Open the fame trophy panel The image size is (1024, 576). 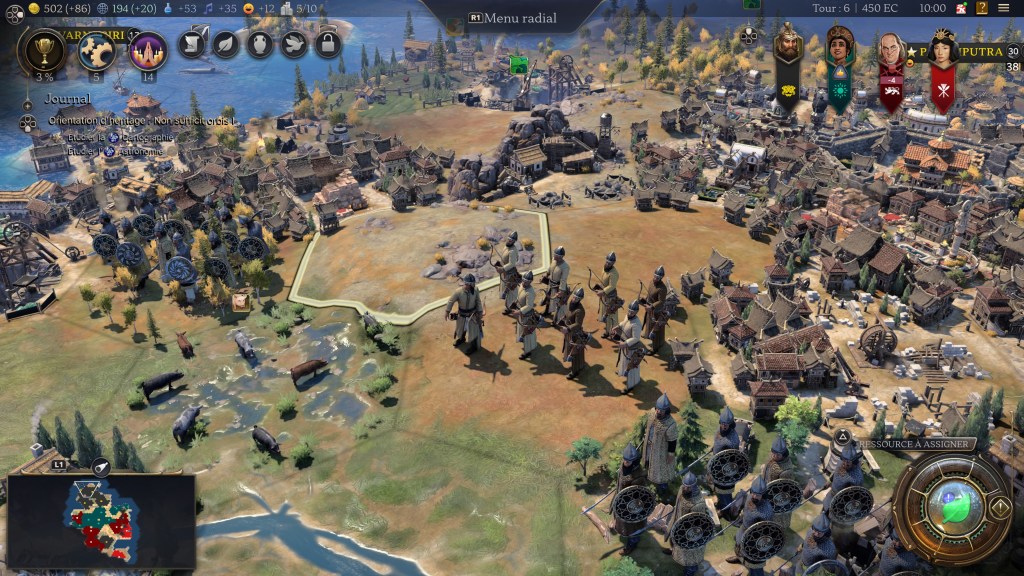[43, 50]
